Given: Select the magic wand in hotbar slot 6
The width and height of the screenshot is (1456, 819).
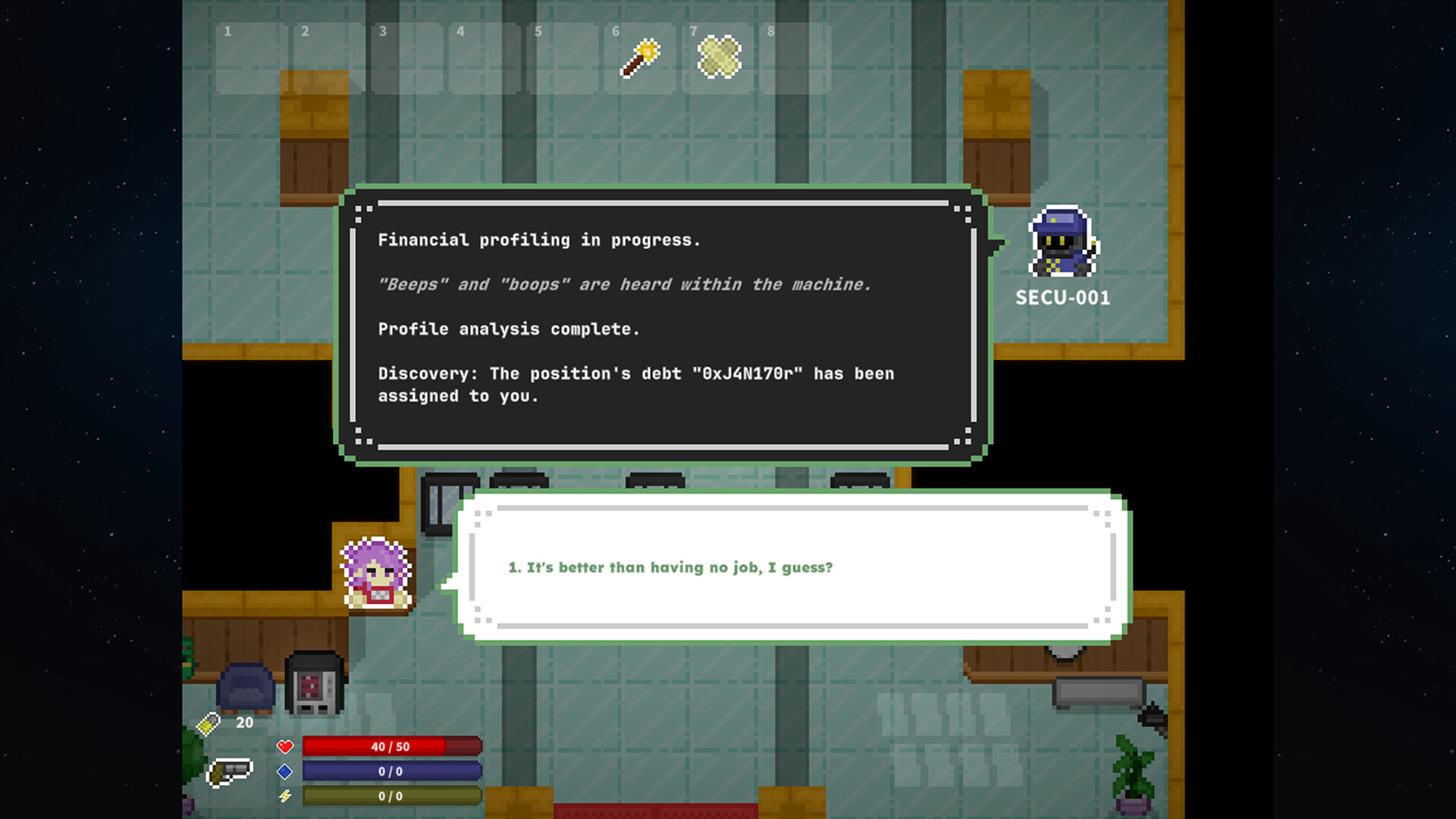Looking at the screenshot, I should (641, 57).
